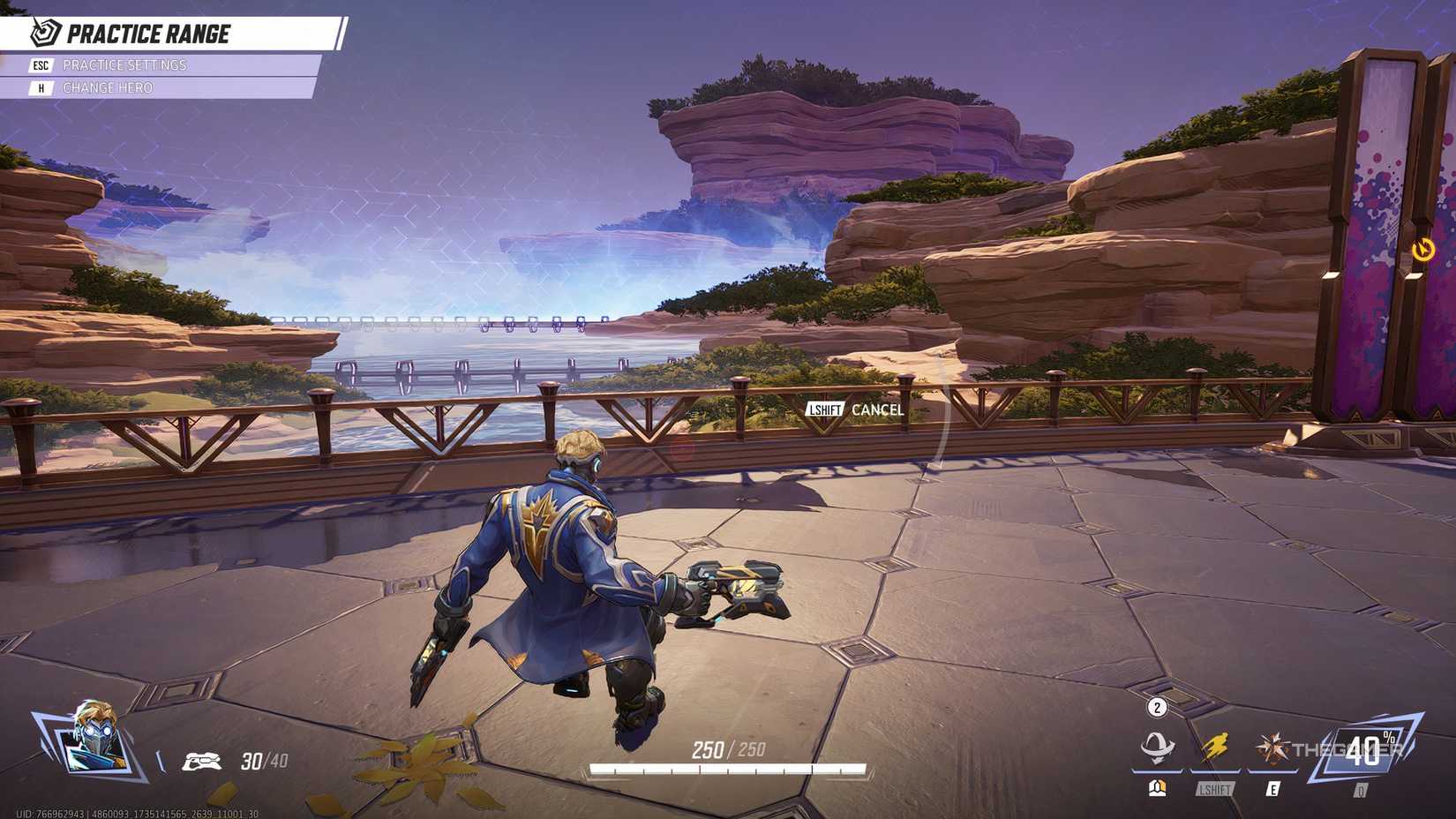Image resolution: width=1456 pixels, height=819 pixels.
Task: Click the E key badge under the explosive icon
Action: pos(1273,790)
